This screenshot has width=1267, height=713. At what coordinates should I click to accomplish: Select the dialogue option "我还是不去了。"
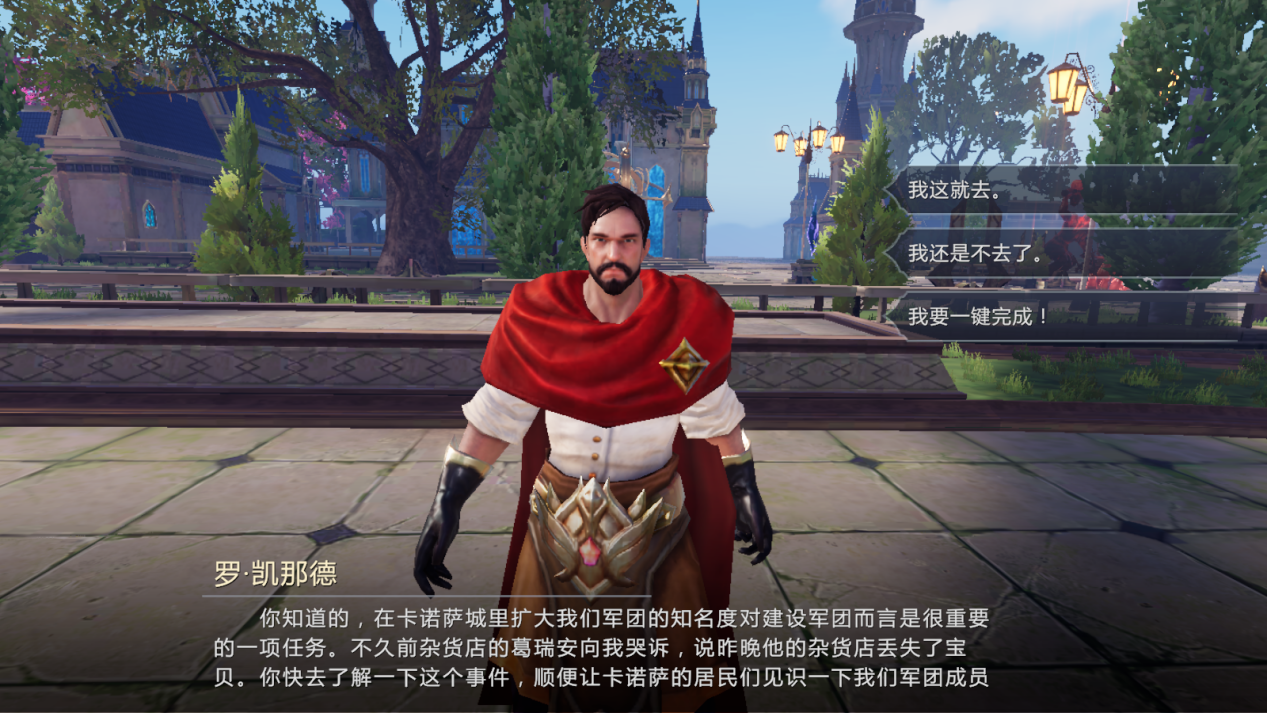[1060, 253]
